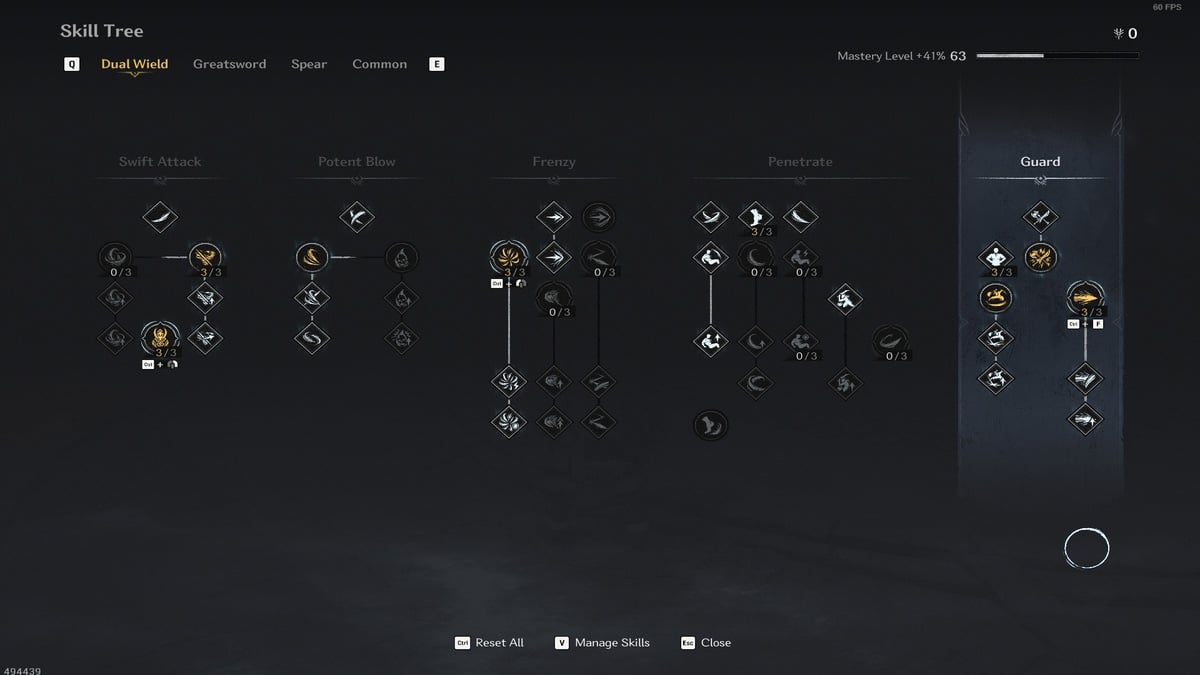
Task: Click the Frenzy column header
Action: (554, 162)
